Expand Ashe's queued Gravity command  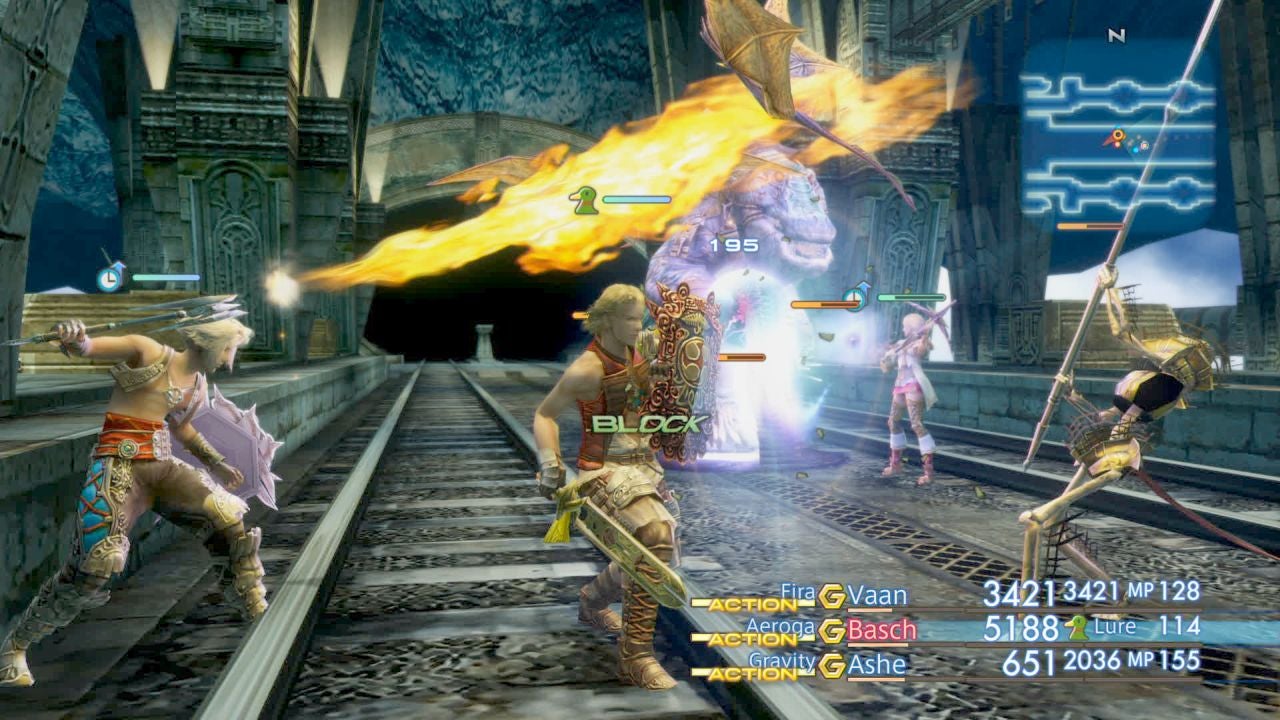point(782,659)
